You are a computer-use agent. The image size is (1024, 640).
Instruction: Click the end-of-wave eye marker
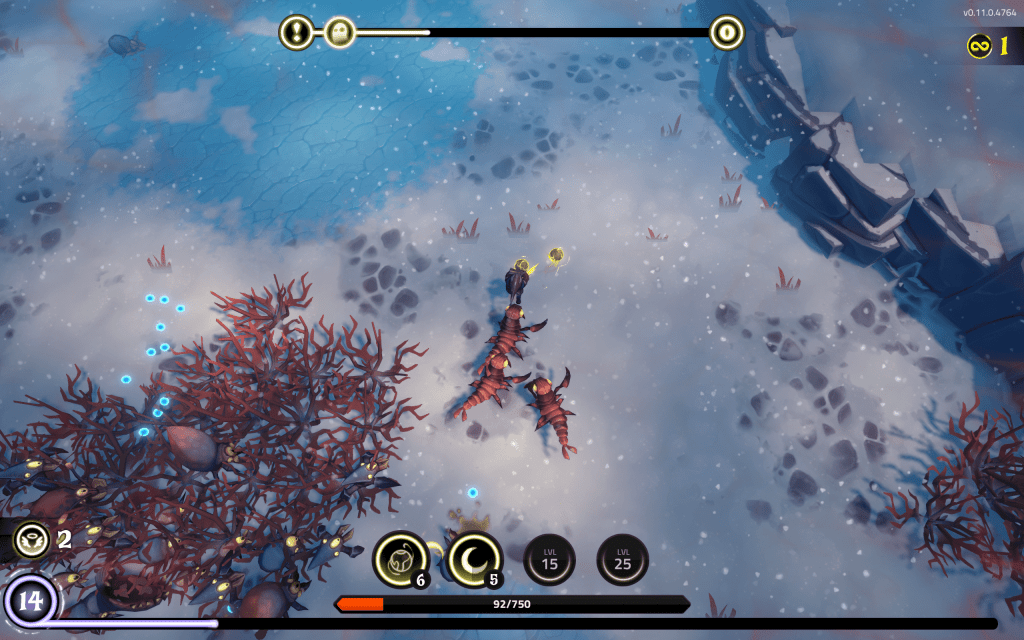point(727,33)
